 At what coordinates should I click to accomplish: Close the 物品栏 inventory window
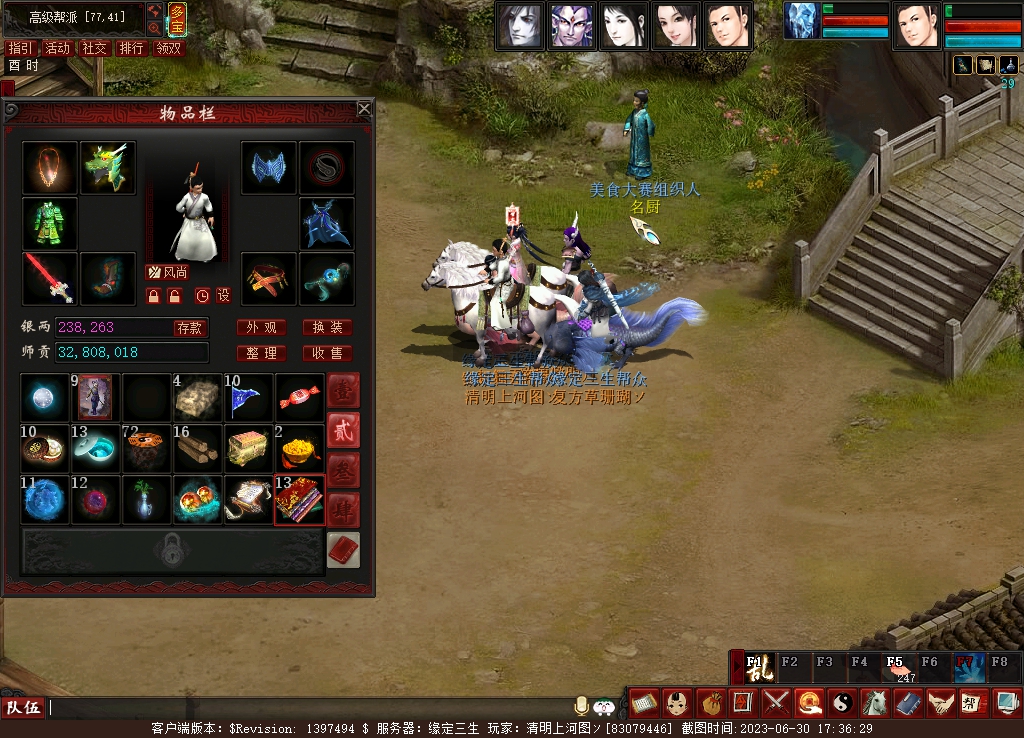coord(364,109)
